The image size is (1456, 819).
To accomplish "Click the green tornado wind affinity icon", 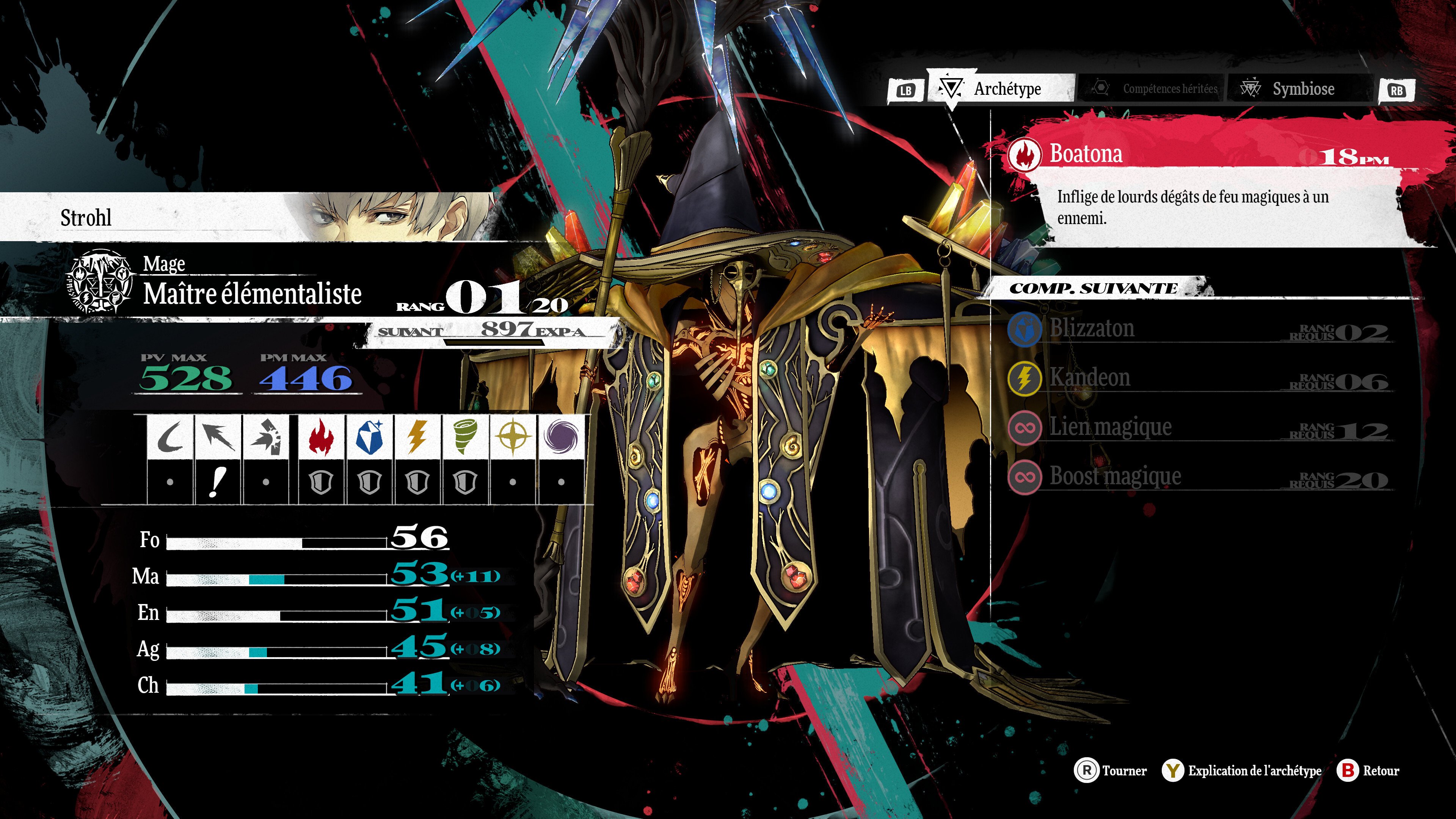I will (464, 437).
